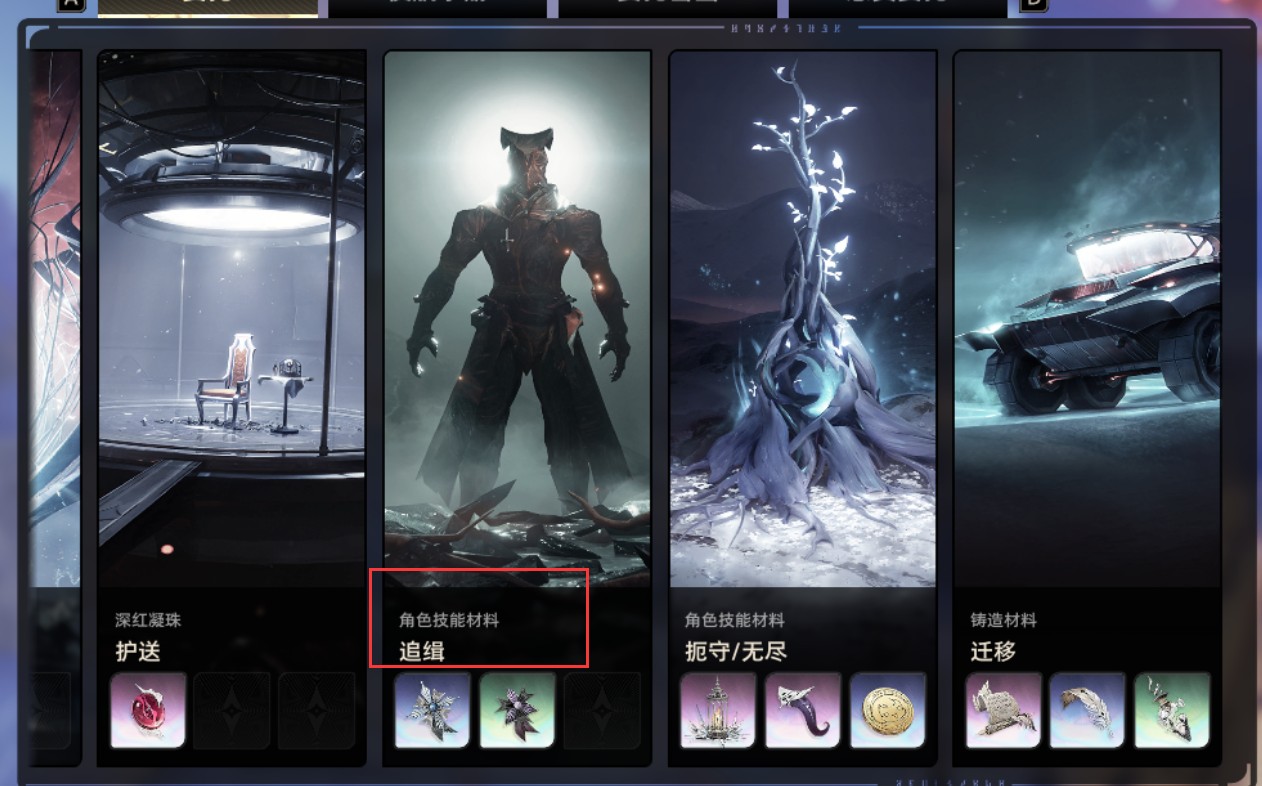Viewport: 1262px width, 786px height.
Task: Click the gold coin reward icon
Action: [888, 710]
